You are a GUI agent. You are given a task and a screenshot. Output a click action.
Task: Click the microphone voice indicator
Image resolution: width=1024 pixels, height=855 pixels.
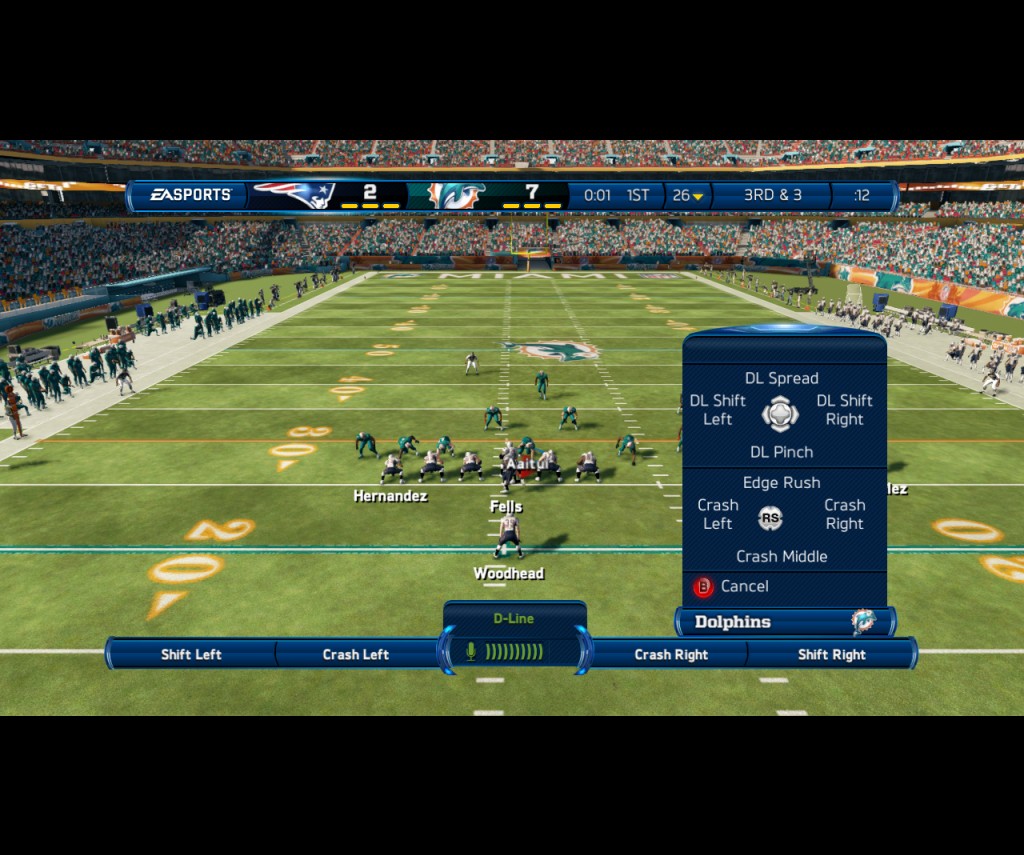(x=471, y=652)
